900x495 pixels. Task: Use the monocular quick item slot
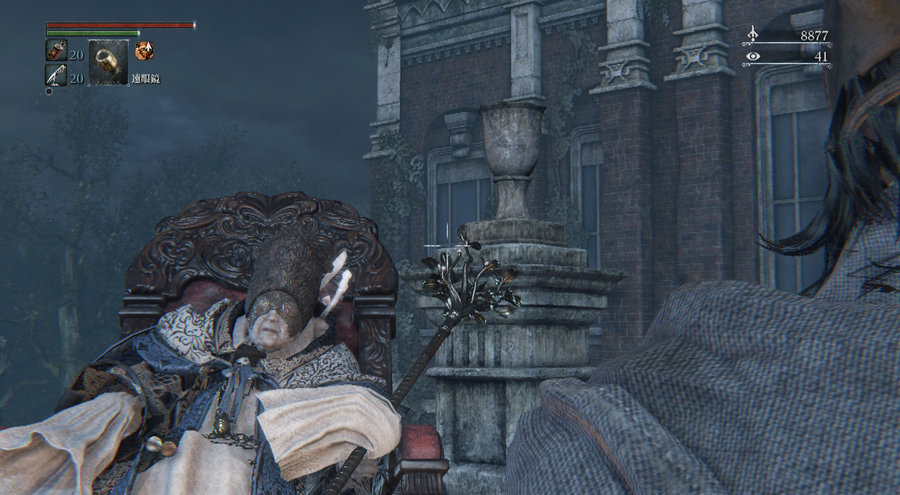tap(108, 62)
